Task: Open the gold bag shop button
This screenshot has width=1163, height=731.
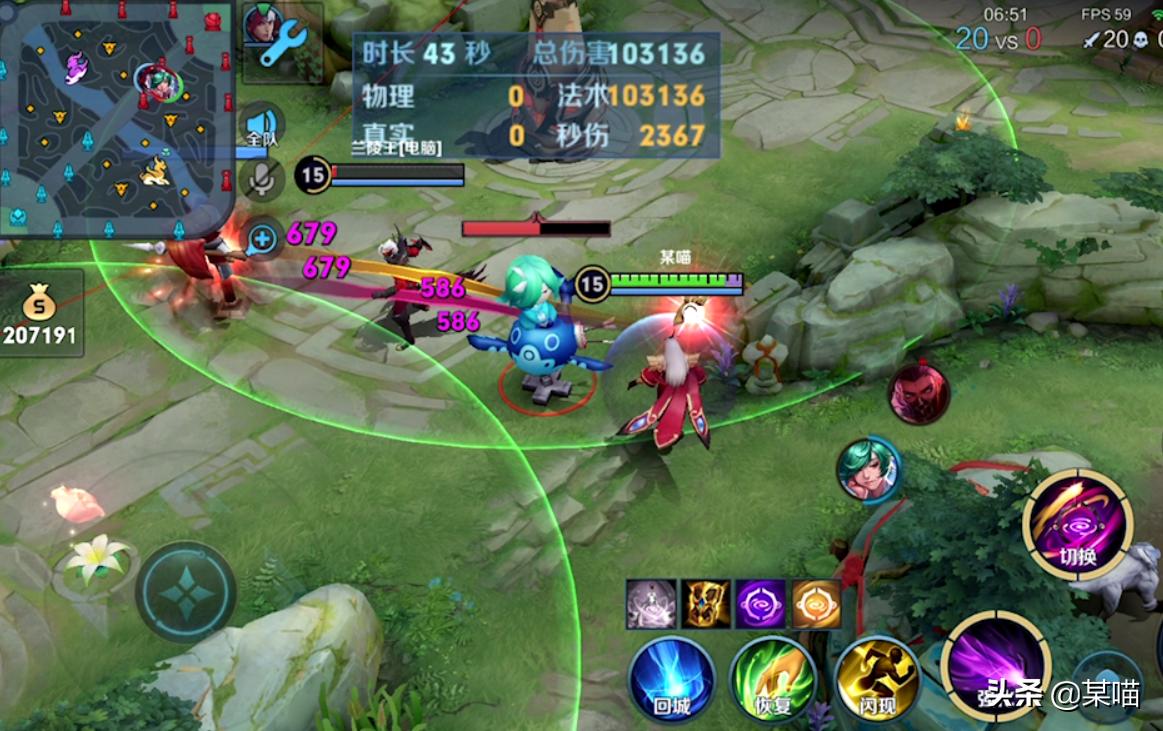Action: tap(40, 313)
